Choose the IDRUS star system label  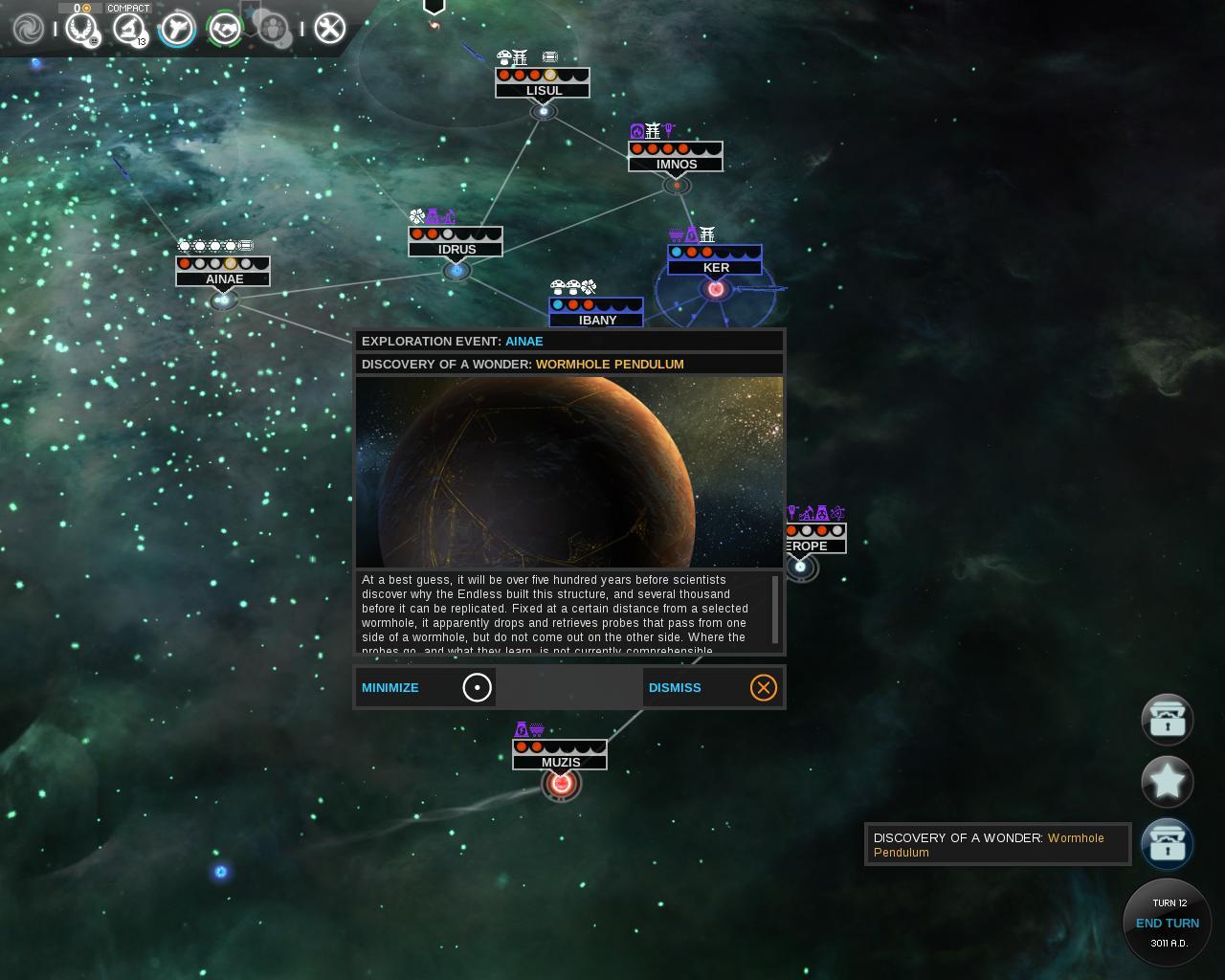(457, 250)
